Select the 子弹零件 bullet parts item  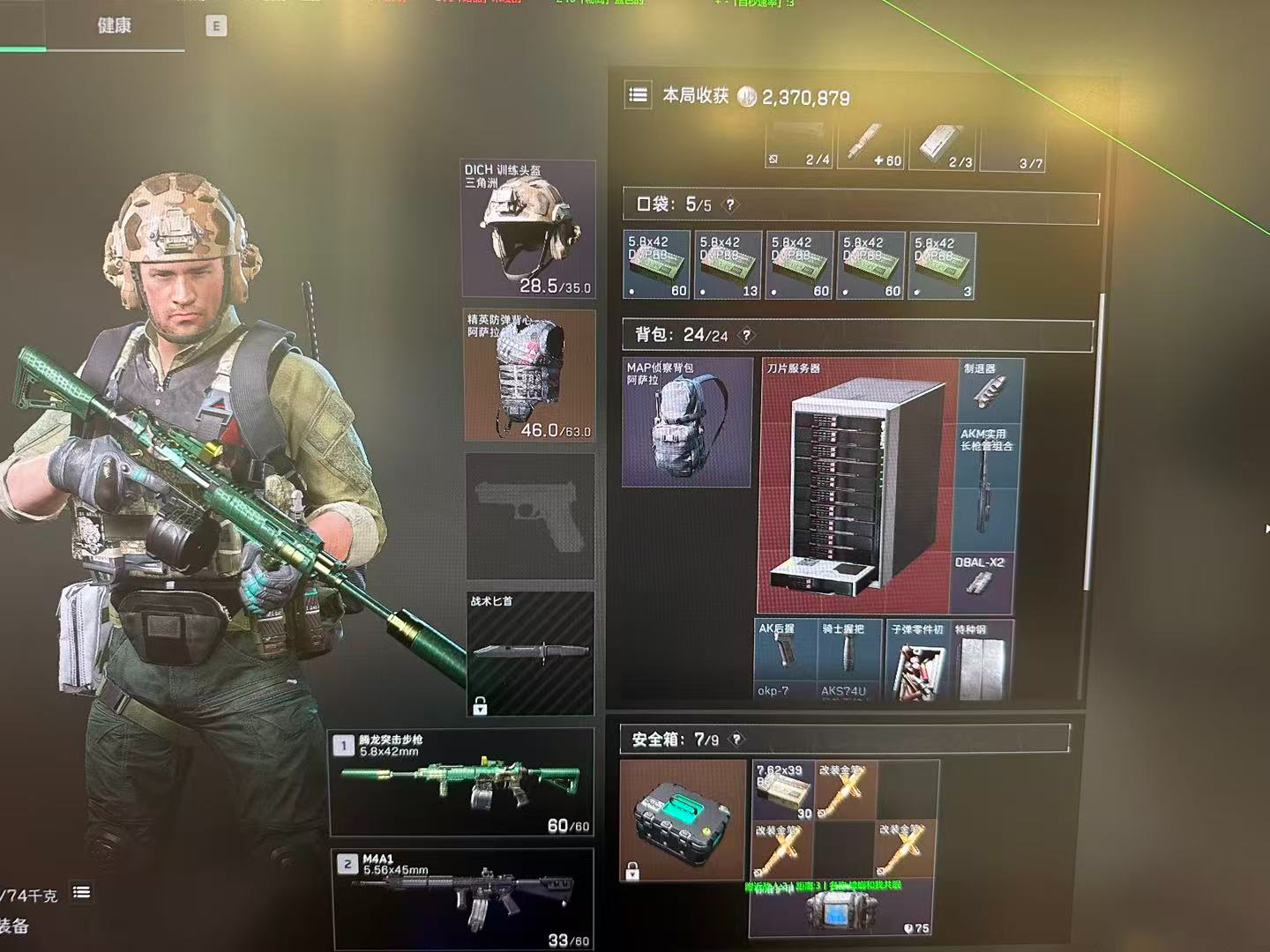[x=917, y=661]
